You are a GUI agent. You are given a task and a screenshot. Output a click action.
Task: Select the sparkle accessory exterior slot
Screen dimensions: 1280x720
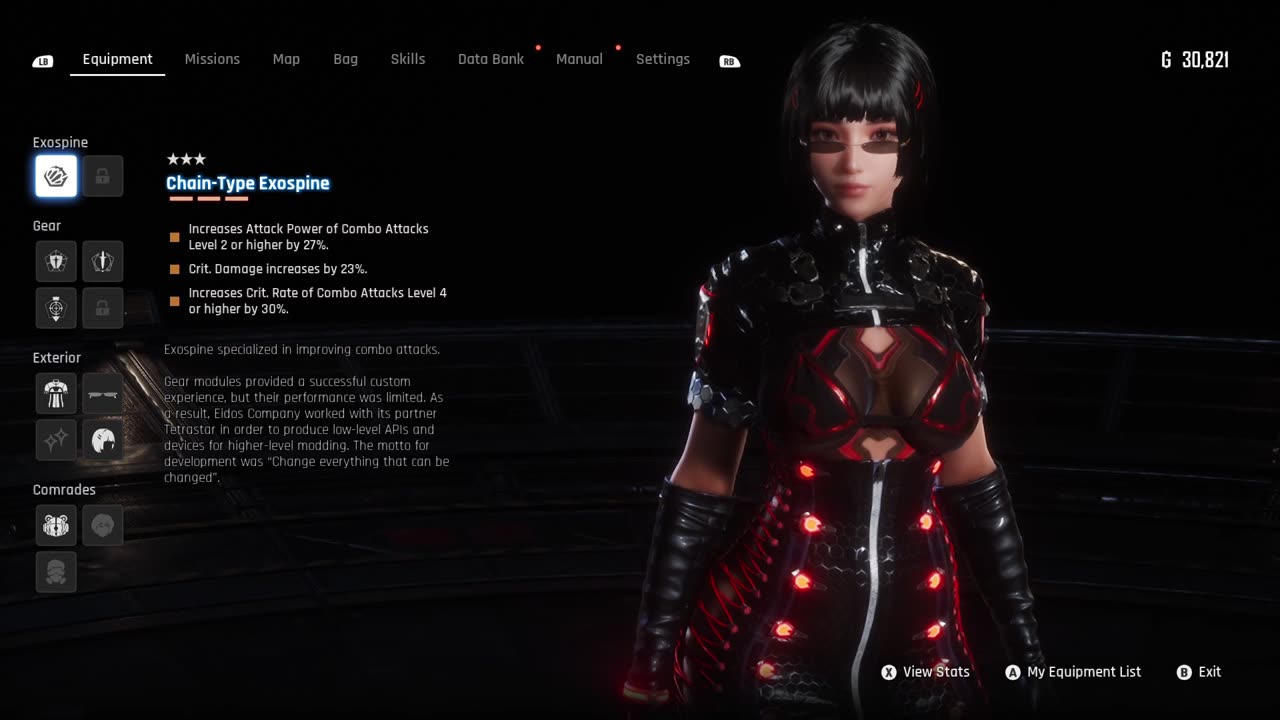click(x=56, y=440)
